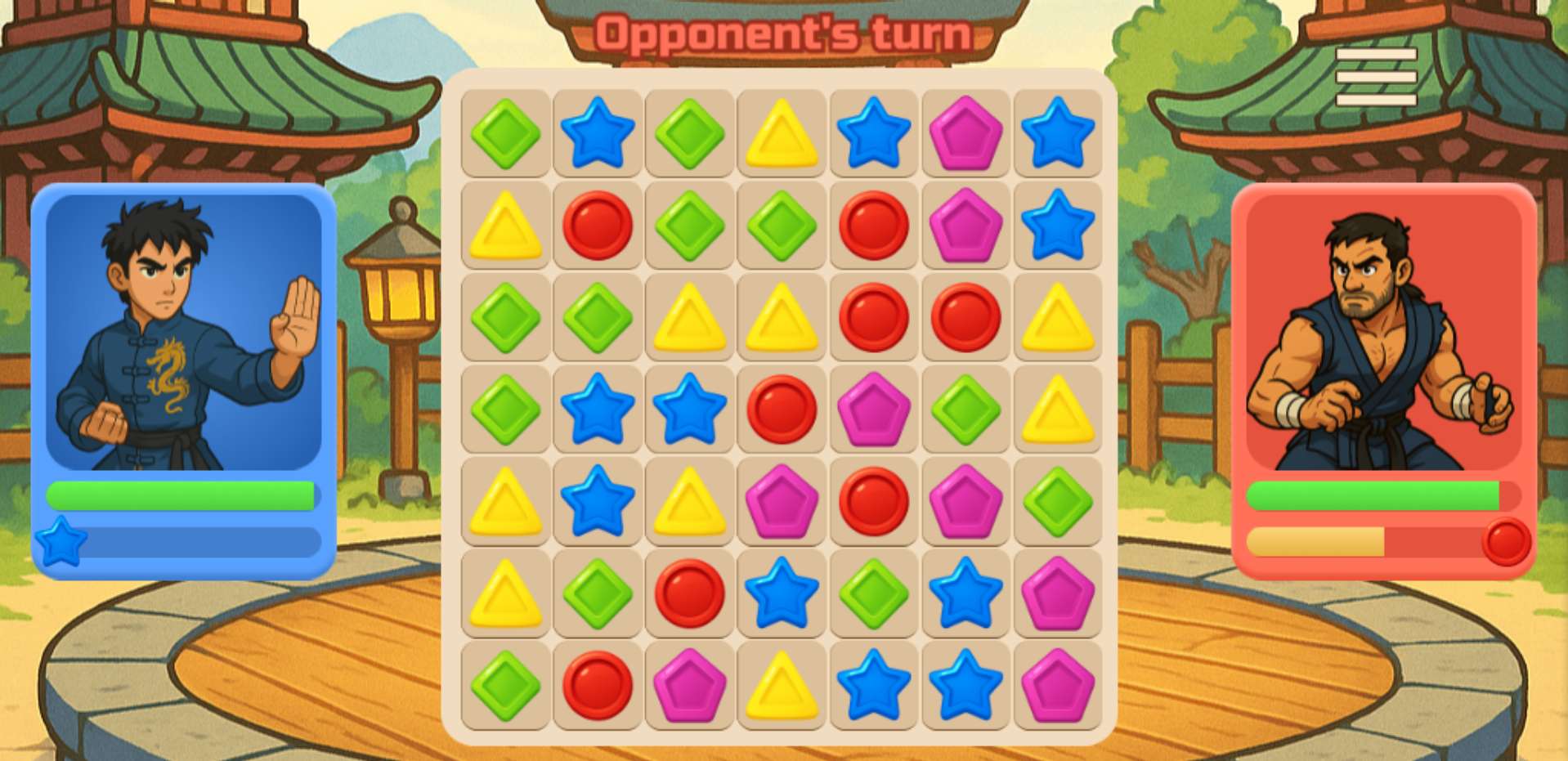Activate the blue star power icon
Image resolution: width=1568 pixels, height=761 pixels.
point(61,542)
